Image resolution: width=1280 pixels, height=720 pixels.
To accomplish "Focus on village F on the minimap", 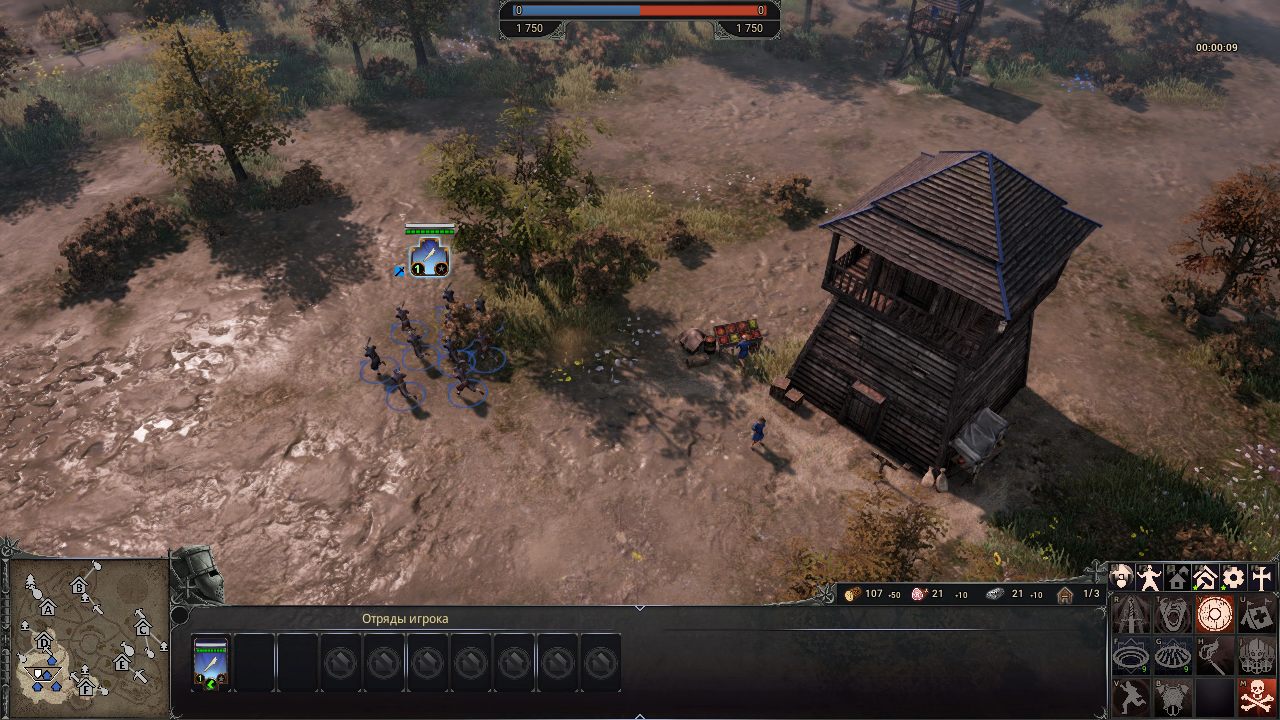I will 86,687.
